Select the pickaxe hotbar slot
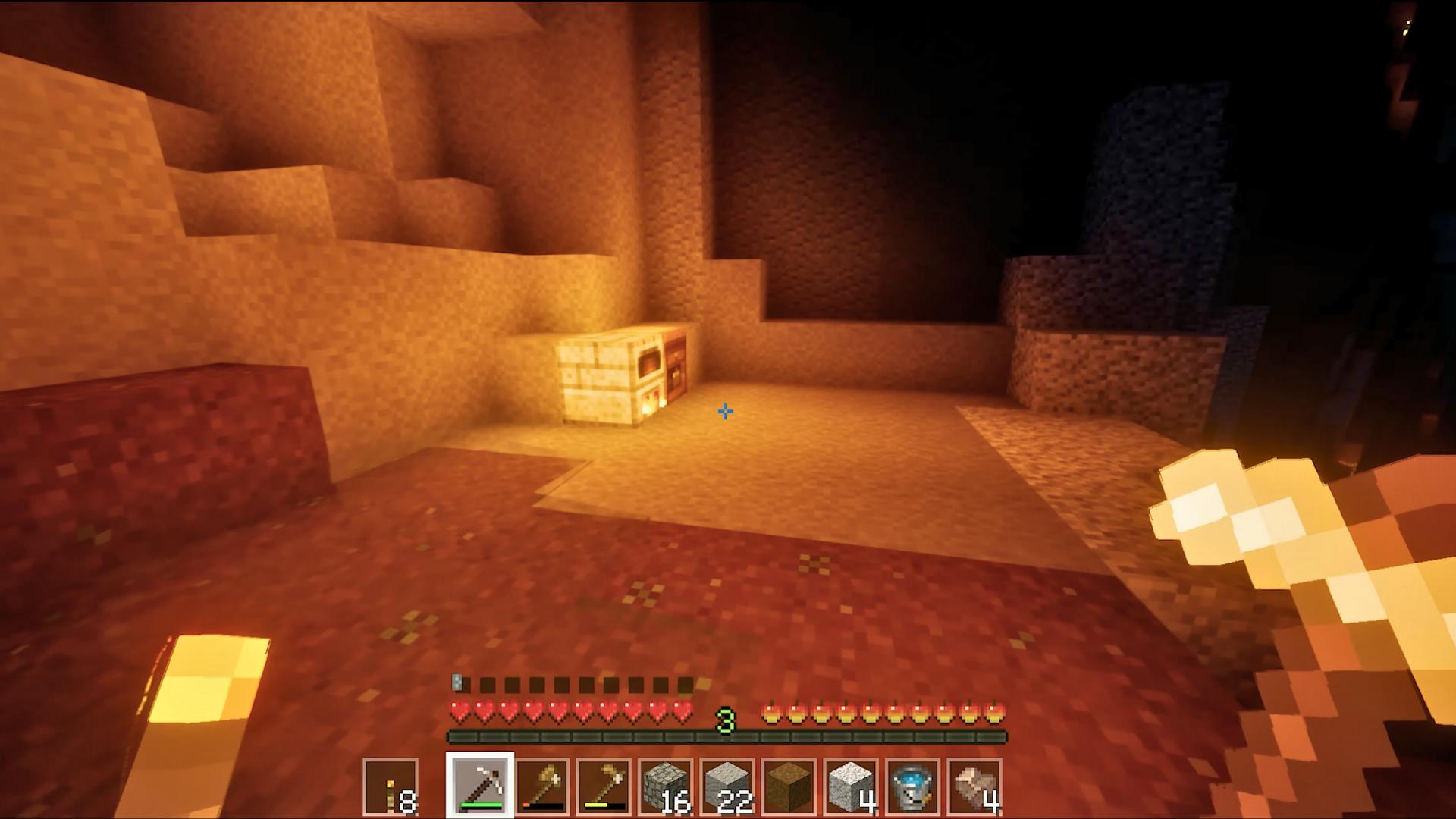This screenshot has height=819, width=1456. (x=479, y=786)
